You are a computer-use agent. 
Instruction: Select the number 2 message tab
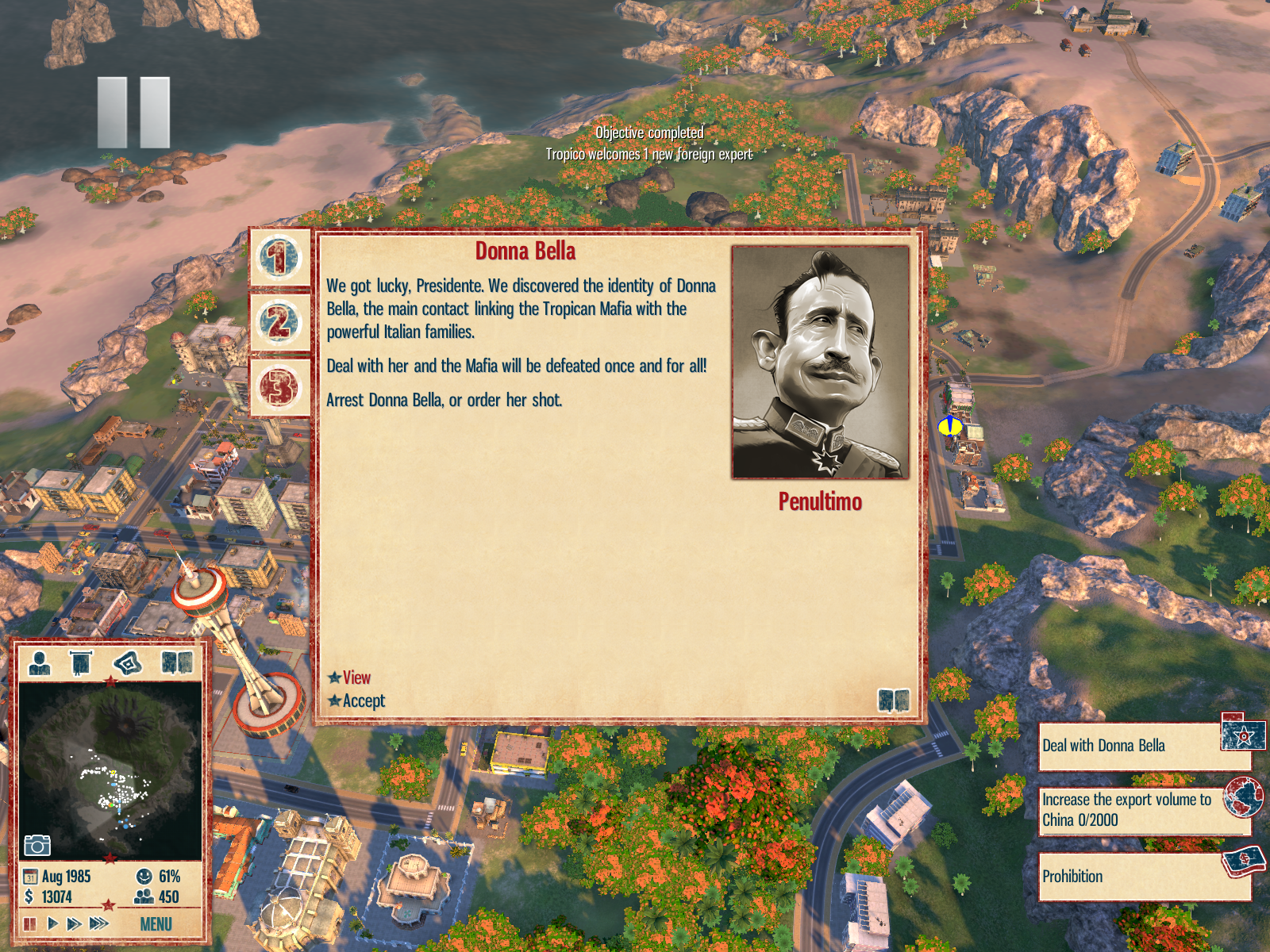click(x=279, y=322)
